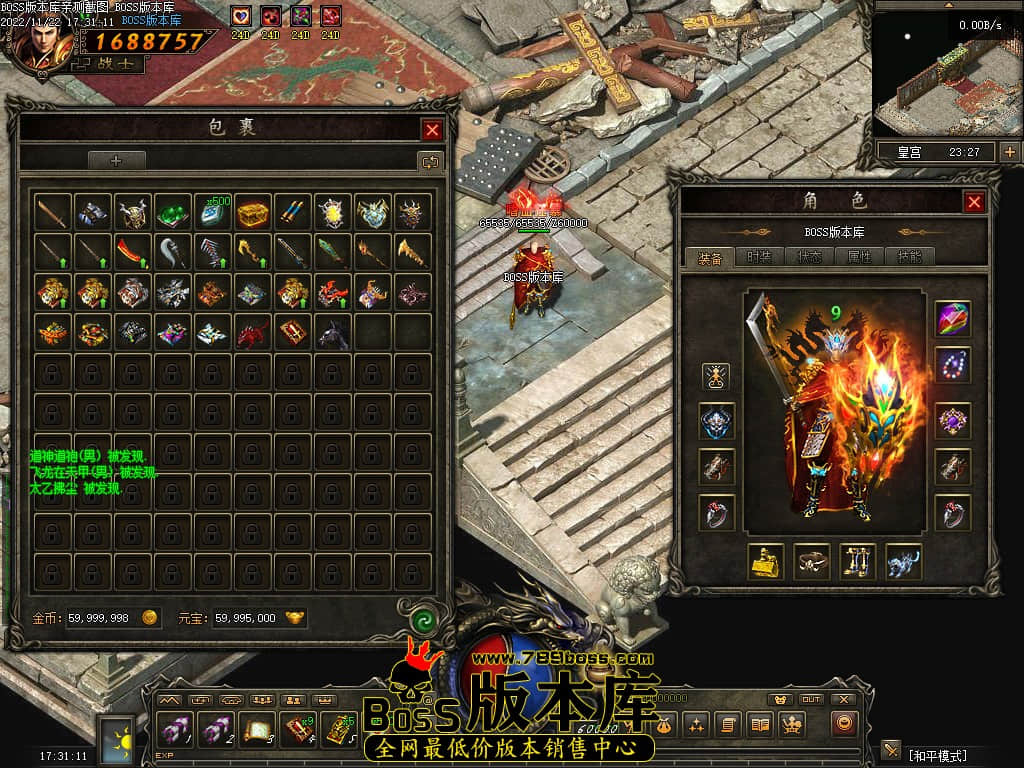
Task: Click the gold ingot slot under the character
Action: (x=766, y=562)
